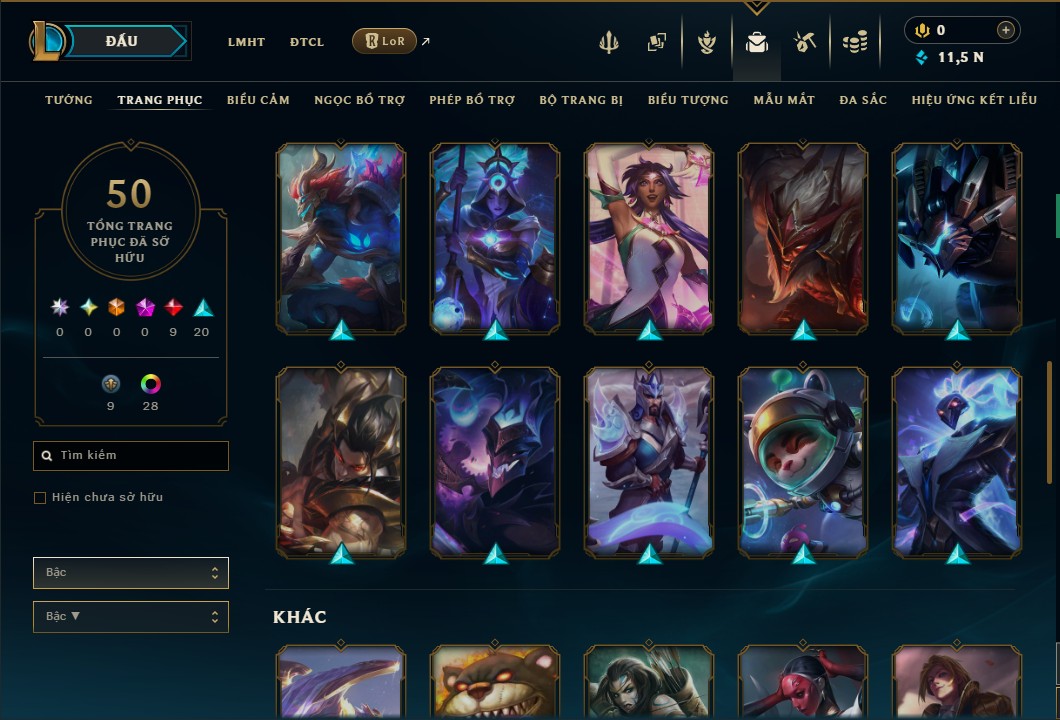Open the coin stack store icon
Image resolution: width=1060 pixels, height=720 pixels.
[854, 42]
